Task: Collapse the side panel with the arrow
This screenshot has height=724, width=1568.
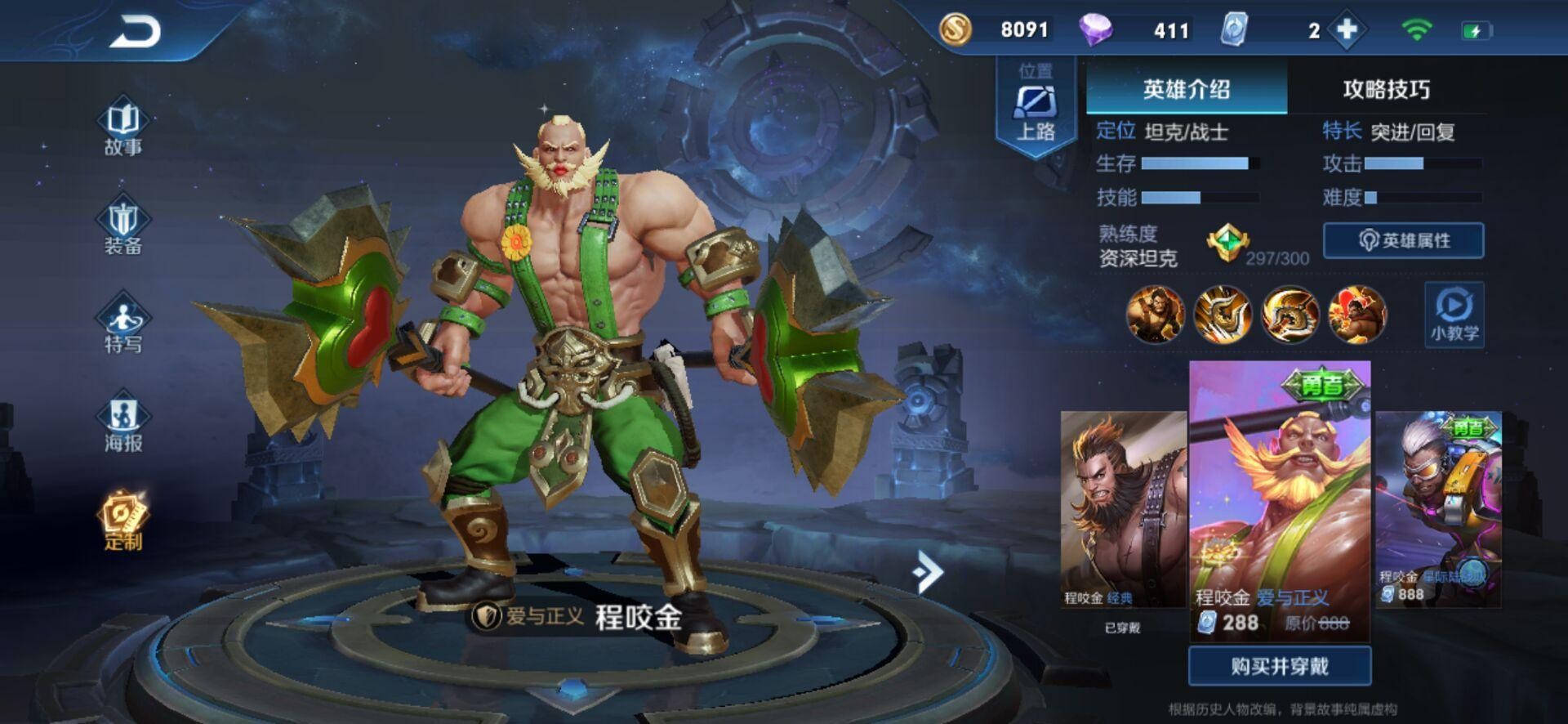Action: point(928,571)
